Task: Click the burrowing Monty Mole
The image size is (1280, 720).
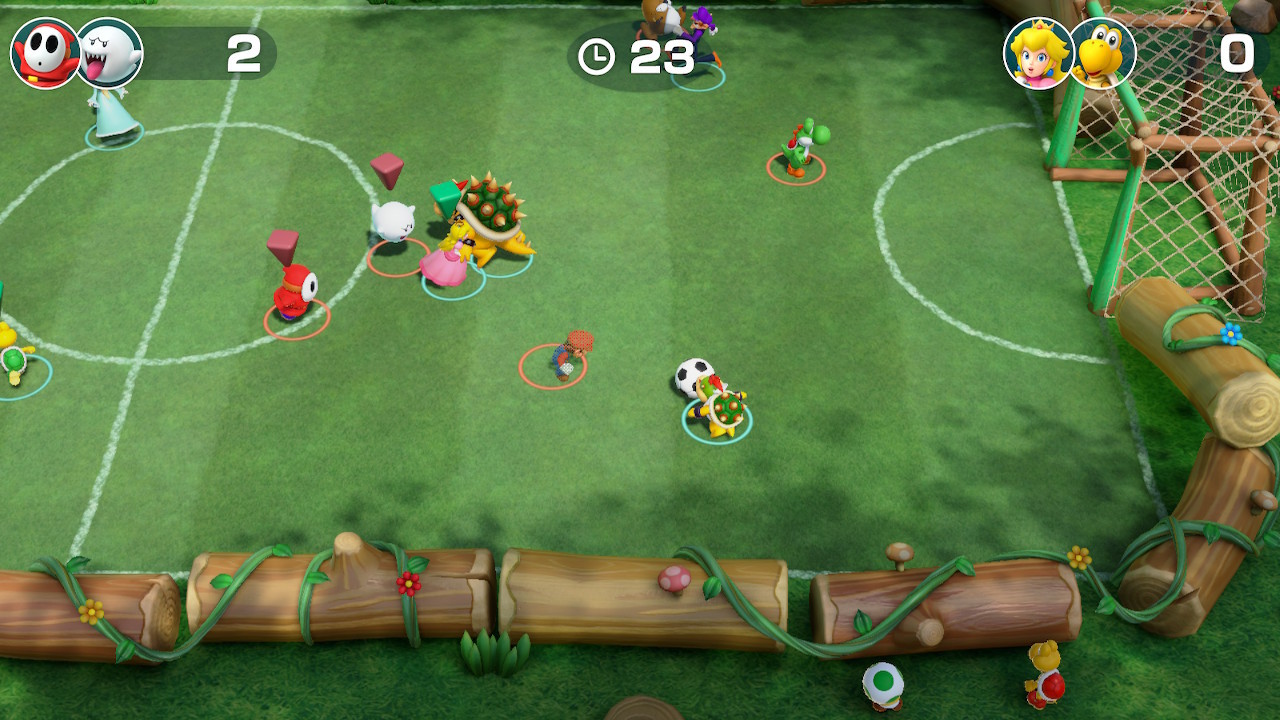Action: 568,355
